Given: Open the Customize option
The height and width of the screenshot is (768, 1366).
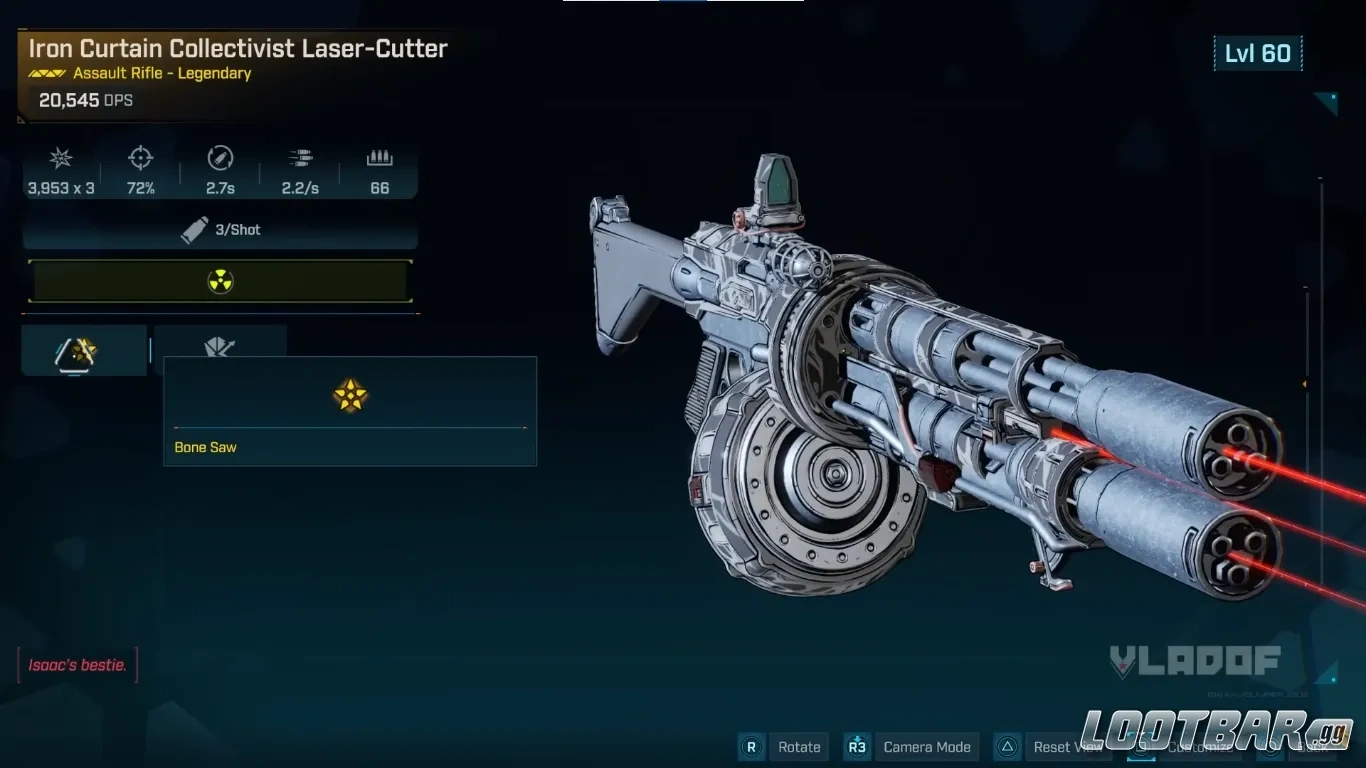Looking at the screenshot, I should click(1198, 747).
